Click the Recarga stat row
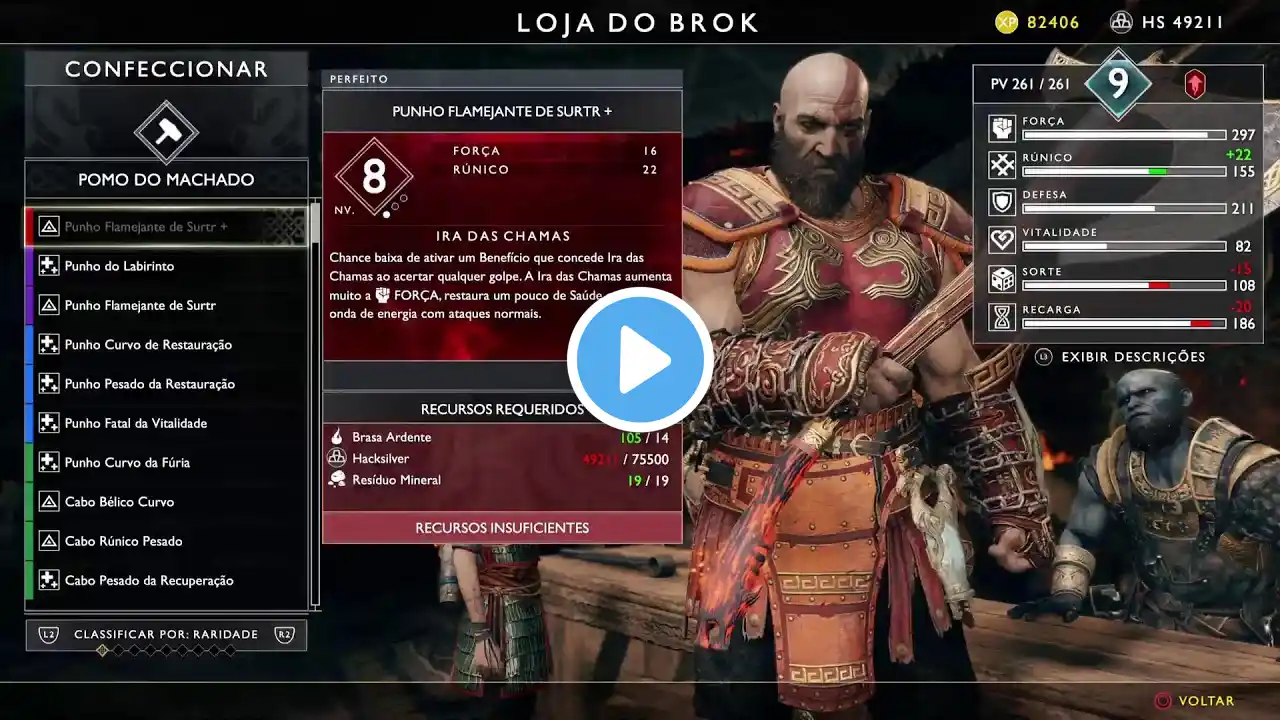 tap(1120, 317)
